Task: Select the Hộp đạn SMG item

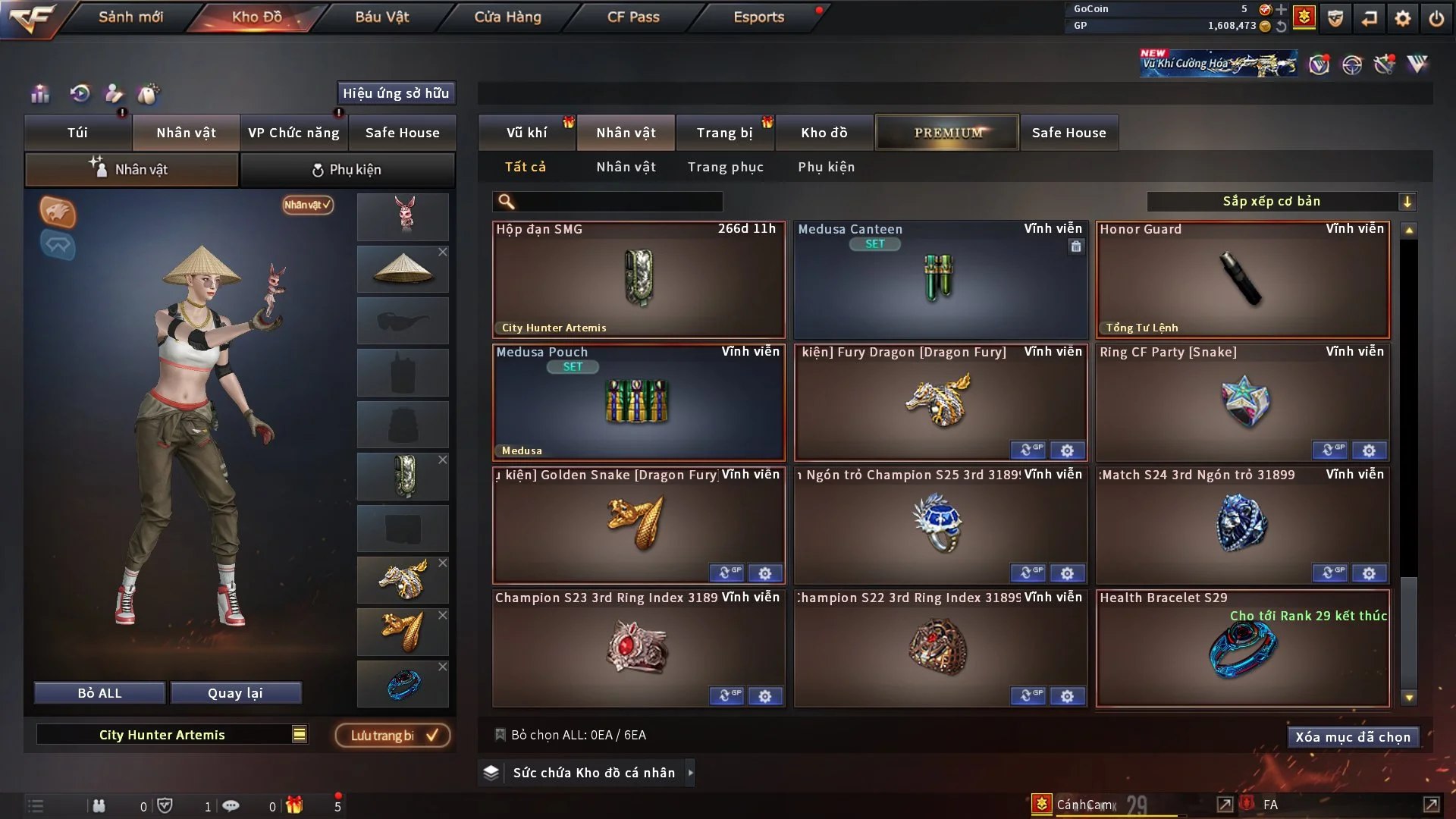Action: click(x=639, y=279)
